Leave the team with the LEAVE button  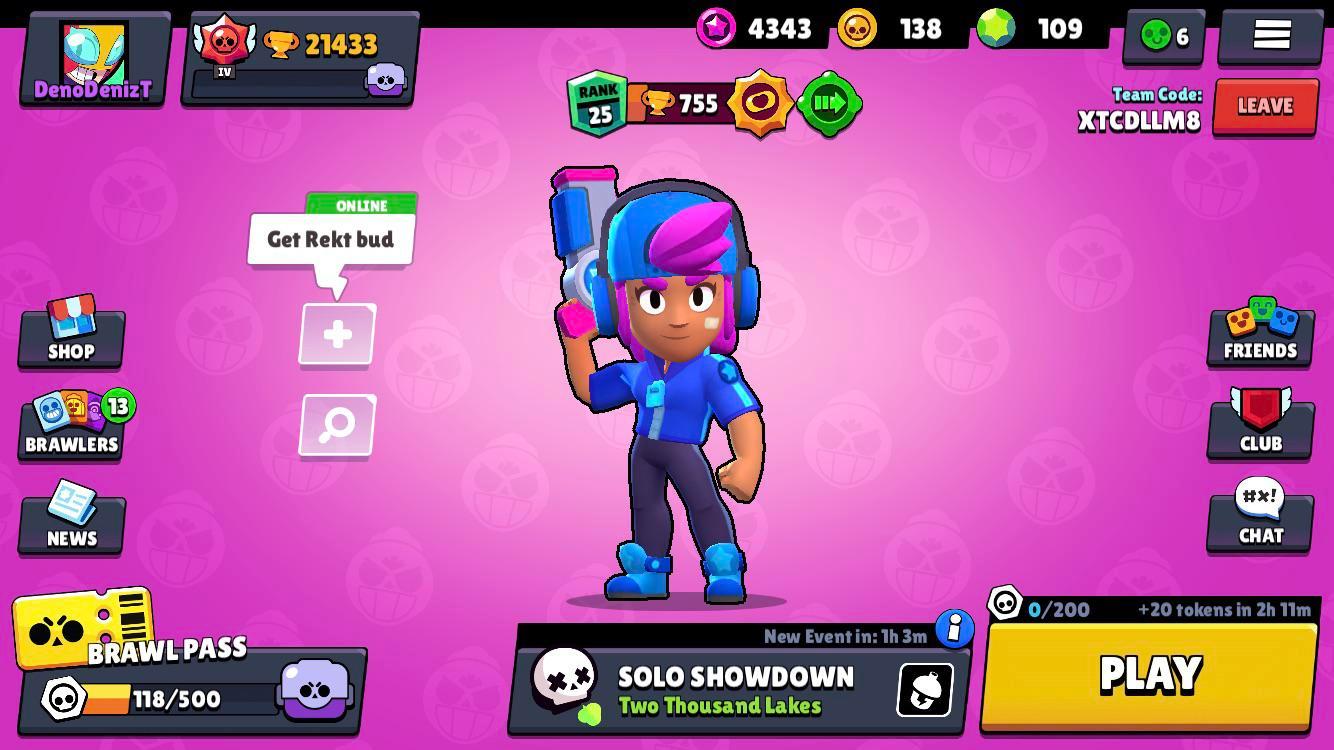point(1265,105)
